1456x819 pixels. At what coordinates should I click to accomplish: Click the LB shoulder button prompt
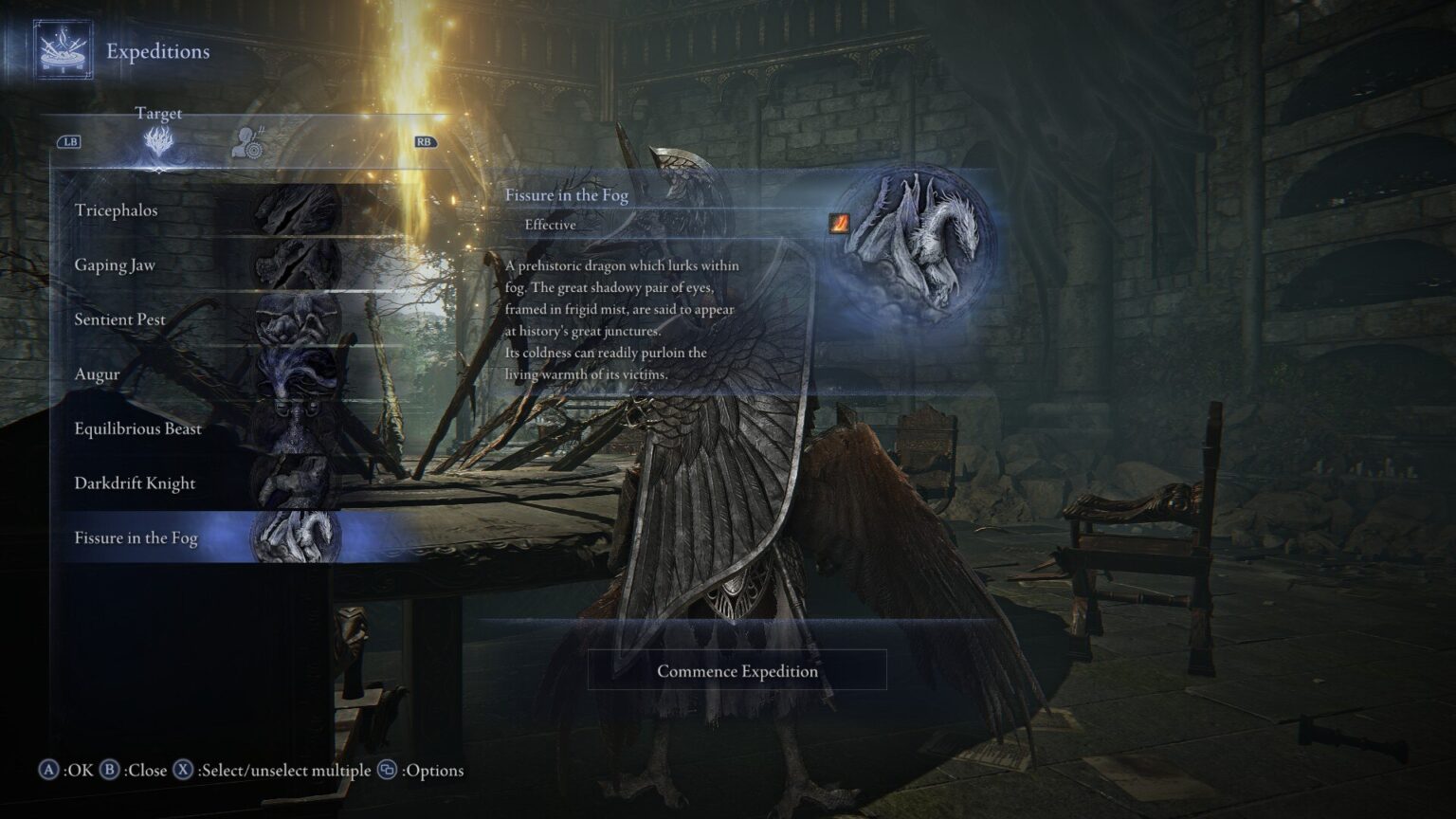(70, 140)
